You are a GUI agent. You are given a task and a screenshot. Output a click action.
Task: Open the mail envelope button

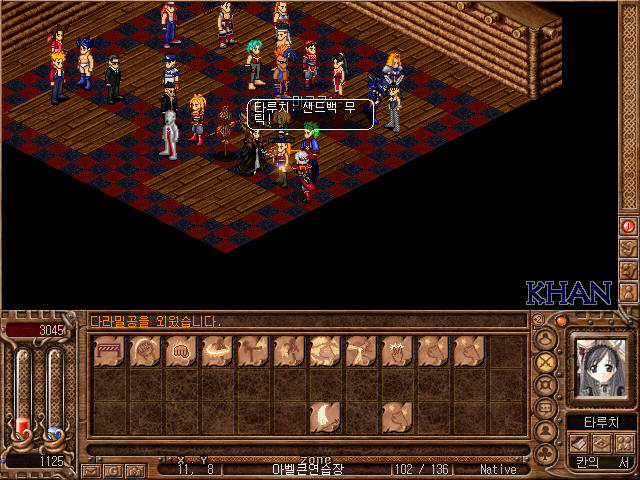pyautogui.click(x=90, y=469)
